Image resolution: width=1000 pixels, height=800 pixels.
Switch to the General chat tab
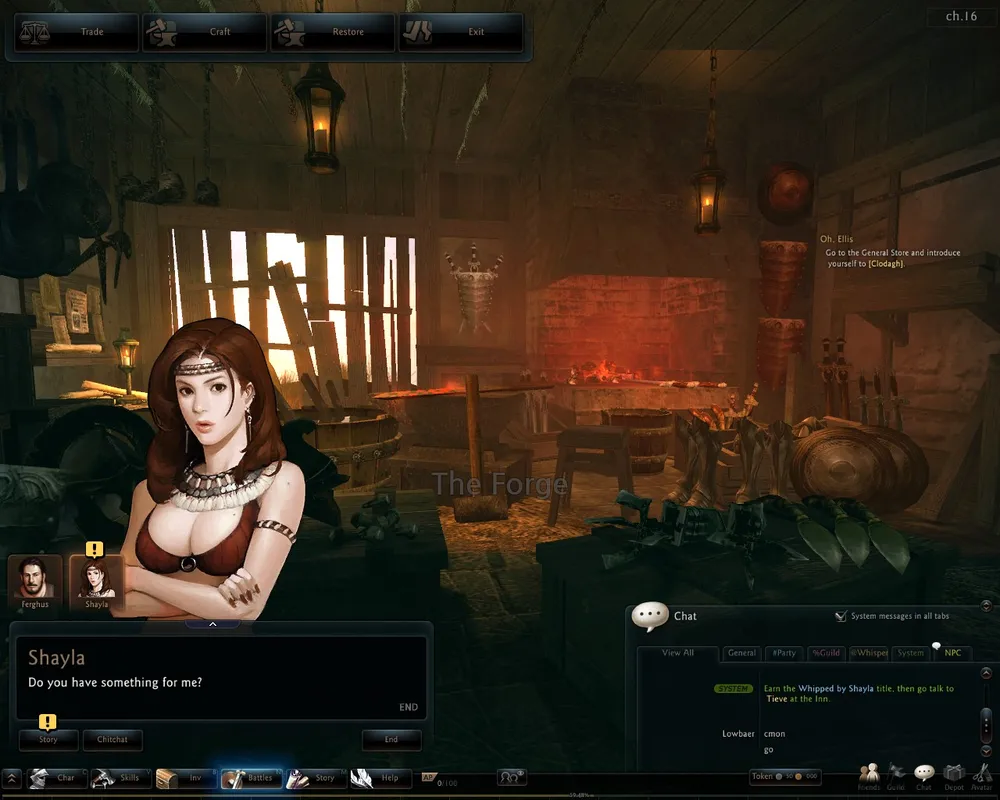coord(741,653)
